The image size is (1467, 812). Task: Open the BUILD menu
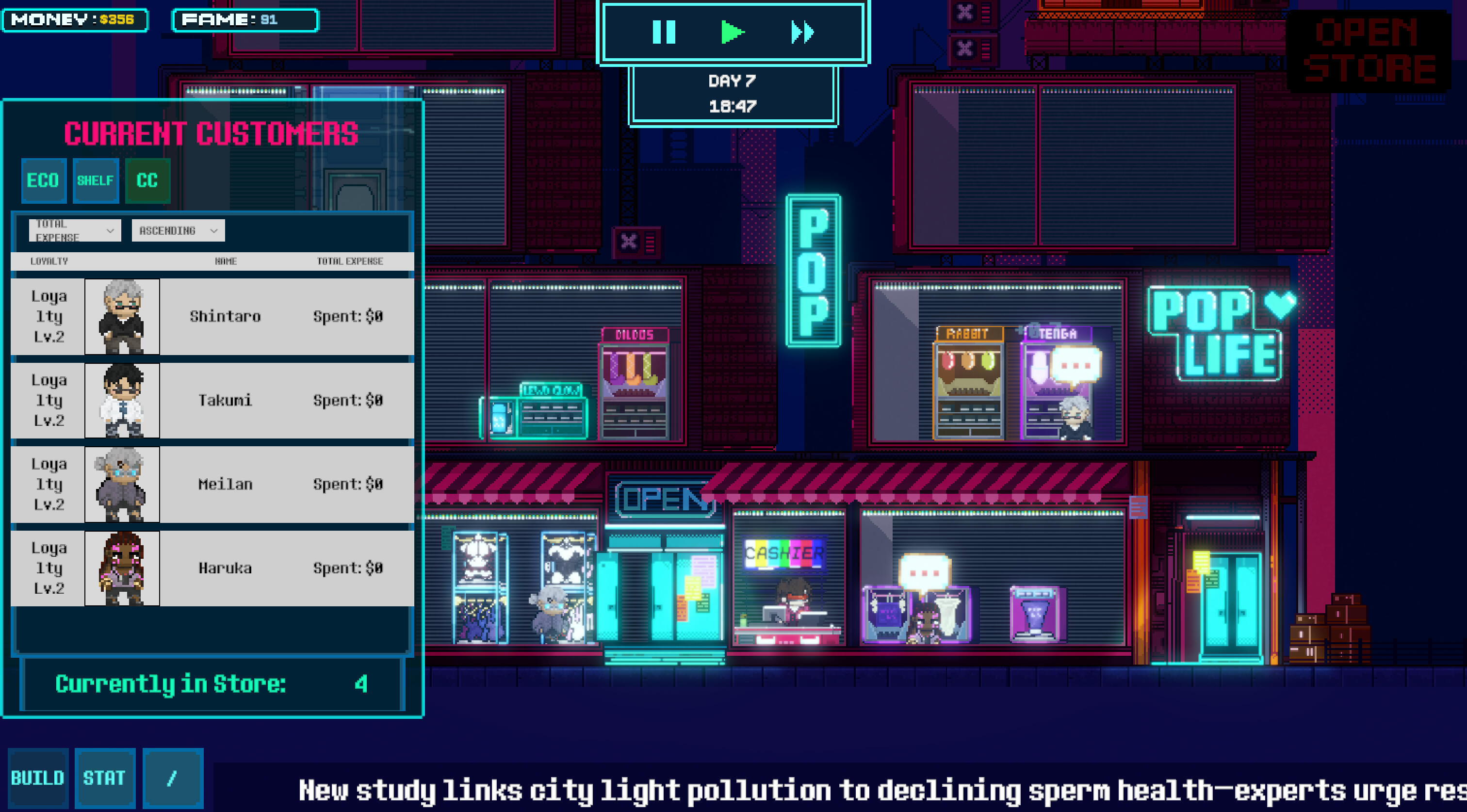pos(37,778)
